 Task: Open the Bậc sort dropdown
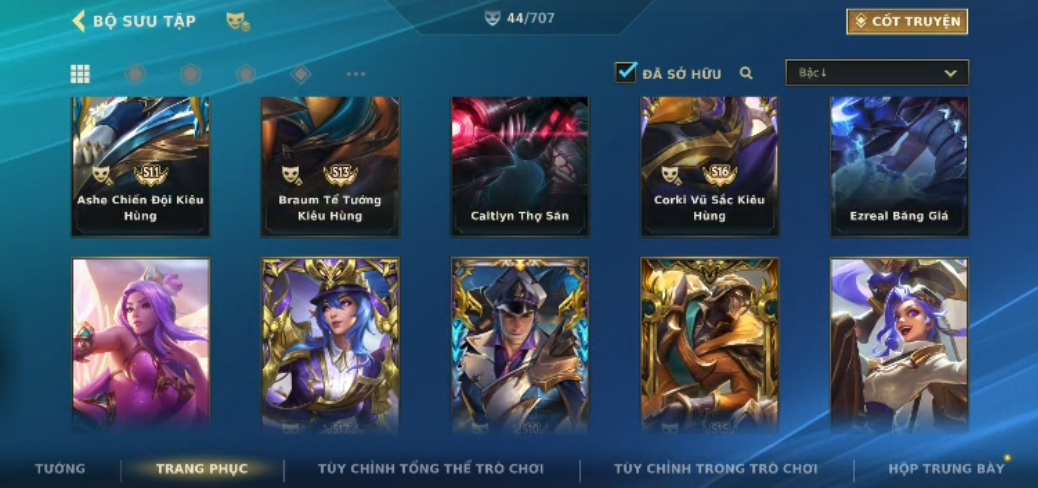pyautogui.click(x=877, y=73)
